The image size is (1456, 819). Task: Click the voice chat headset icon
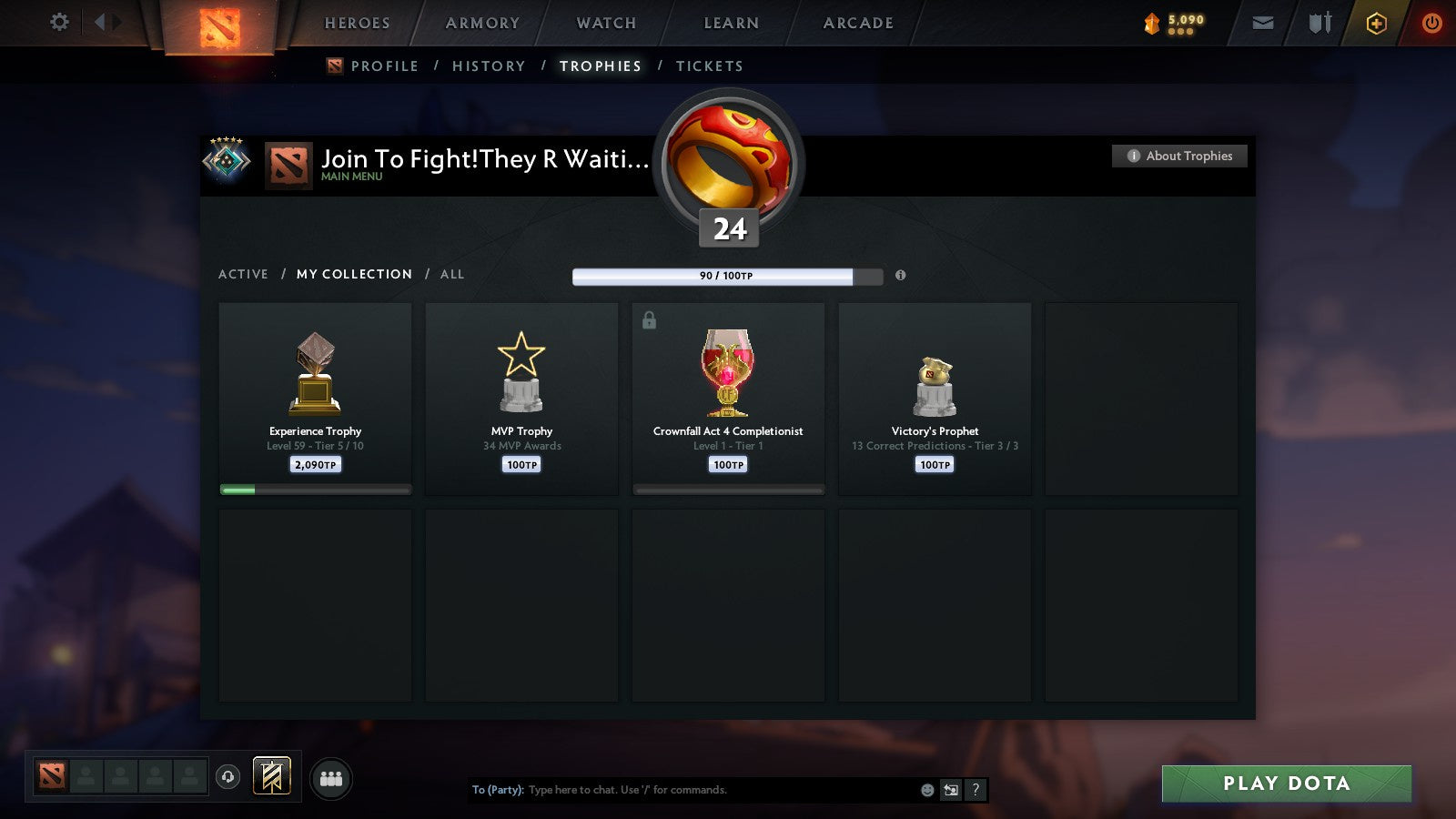(x=226, y=774)
